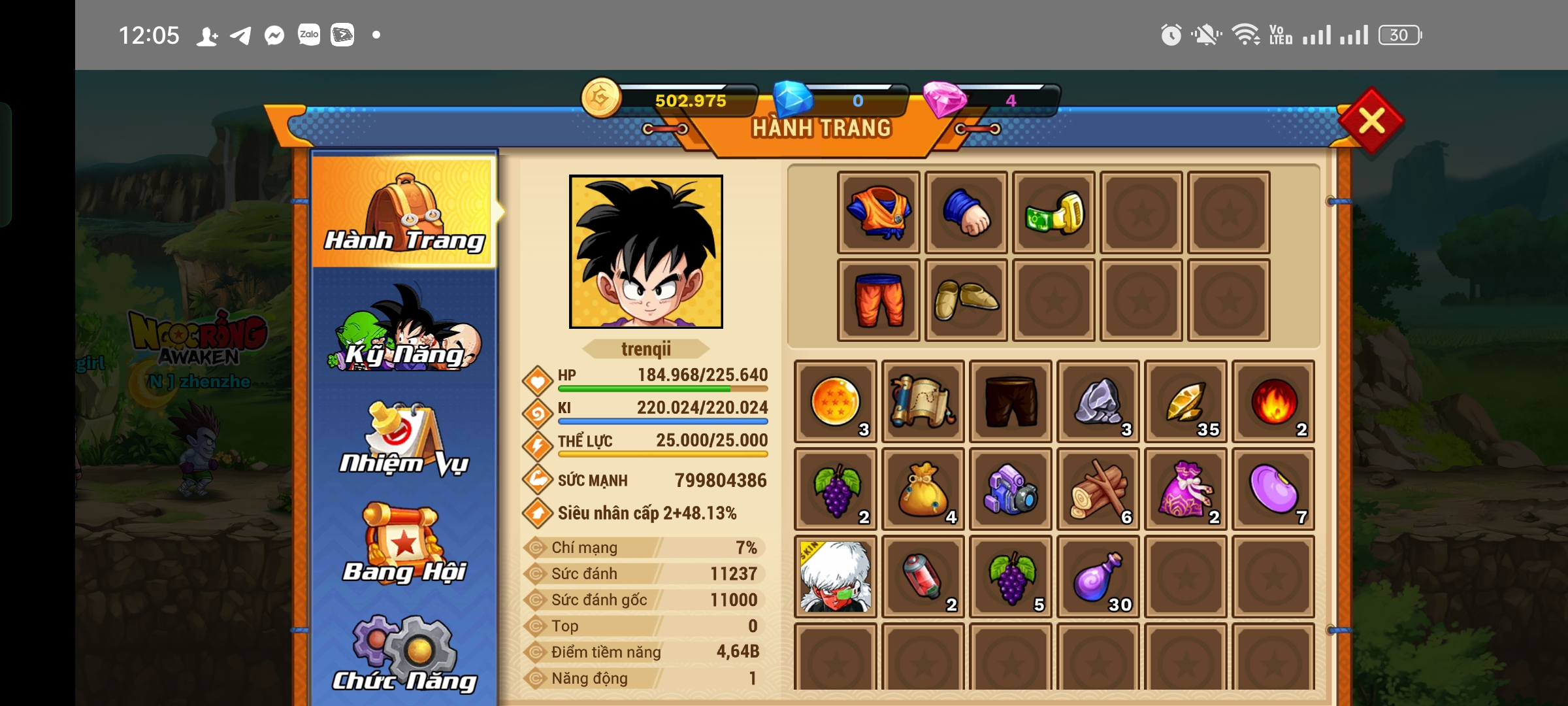Viewport: 1568px width, 706px height.
Task: Pick the red fire orb item
Action: [1273, 401]
